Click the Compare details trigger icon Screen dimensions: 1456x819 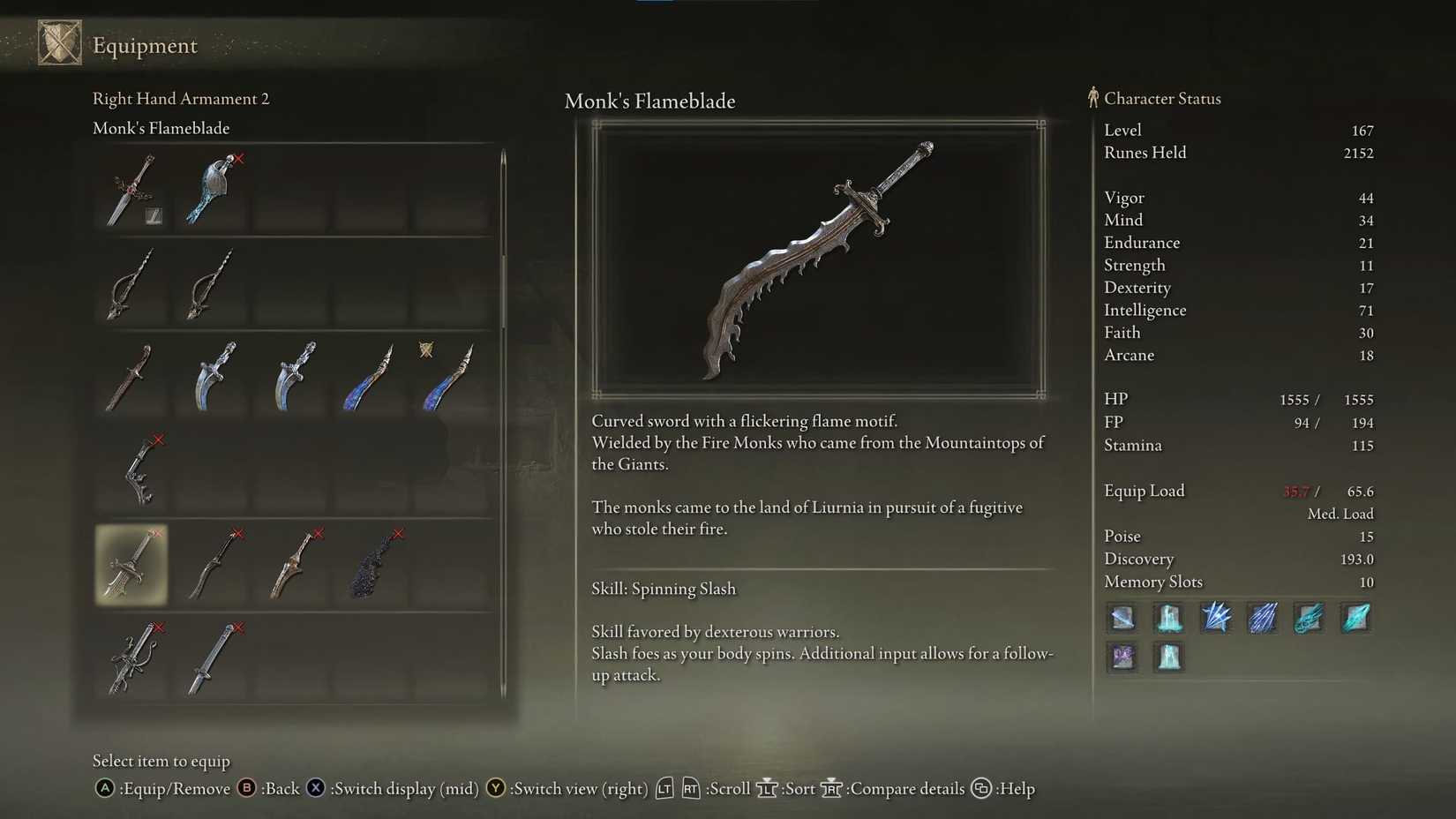click(x=830, y=788)
